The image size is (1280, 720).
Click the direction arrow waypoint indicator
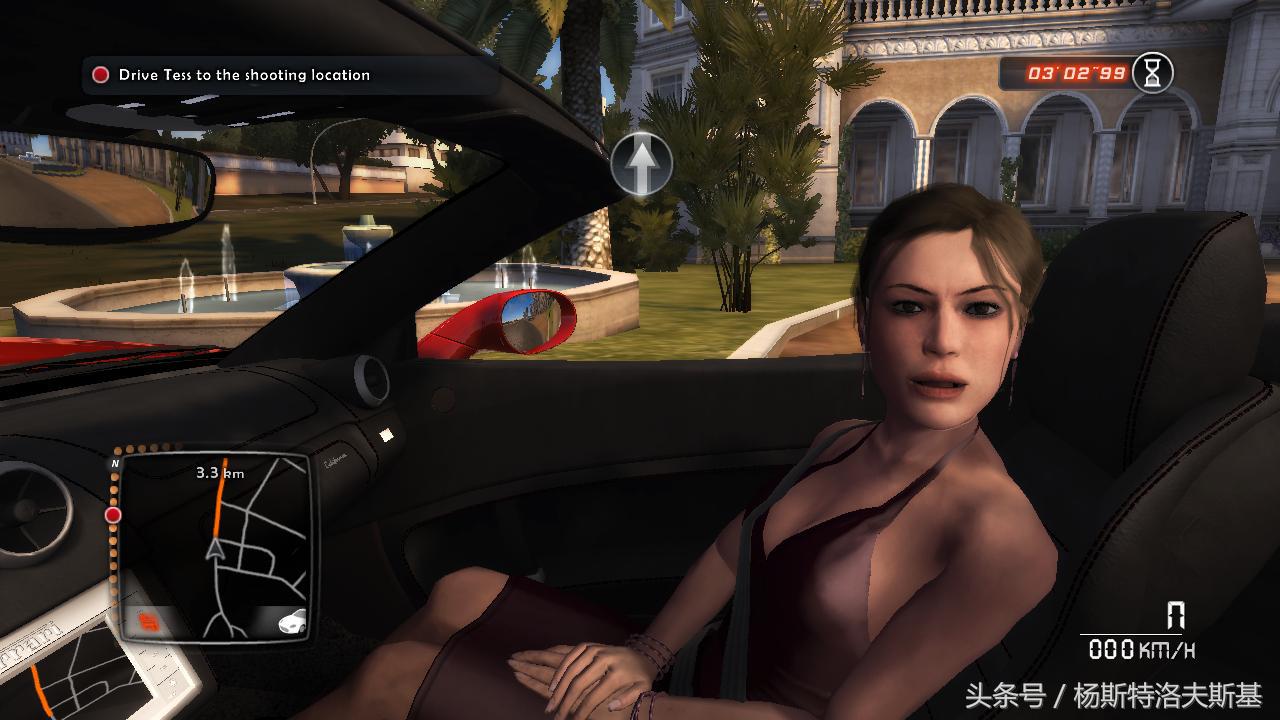pos(641,162)
